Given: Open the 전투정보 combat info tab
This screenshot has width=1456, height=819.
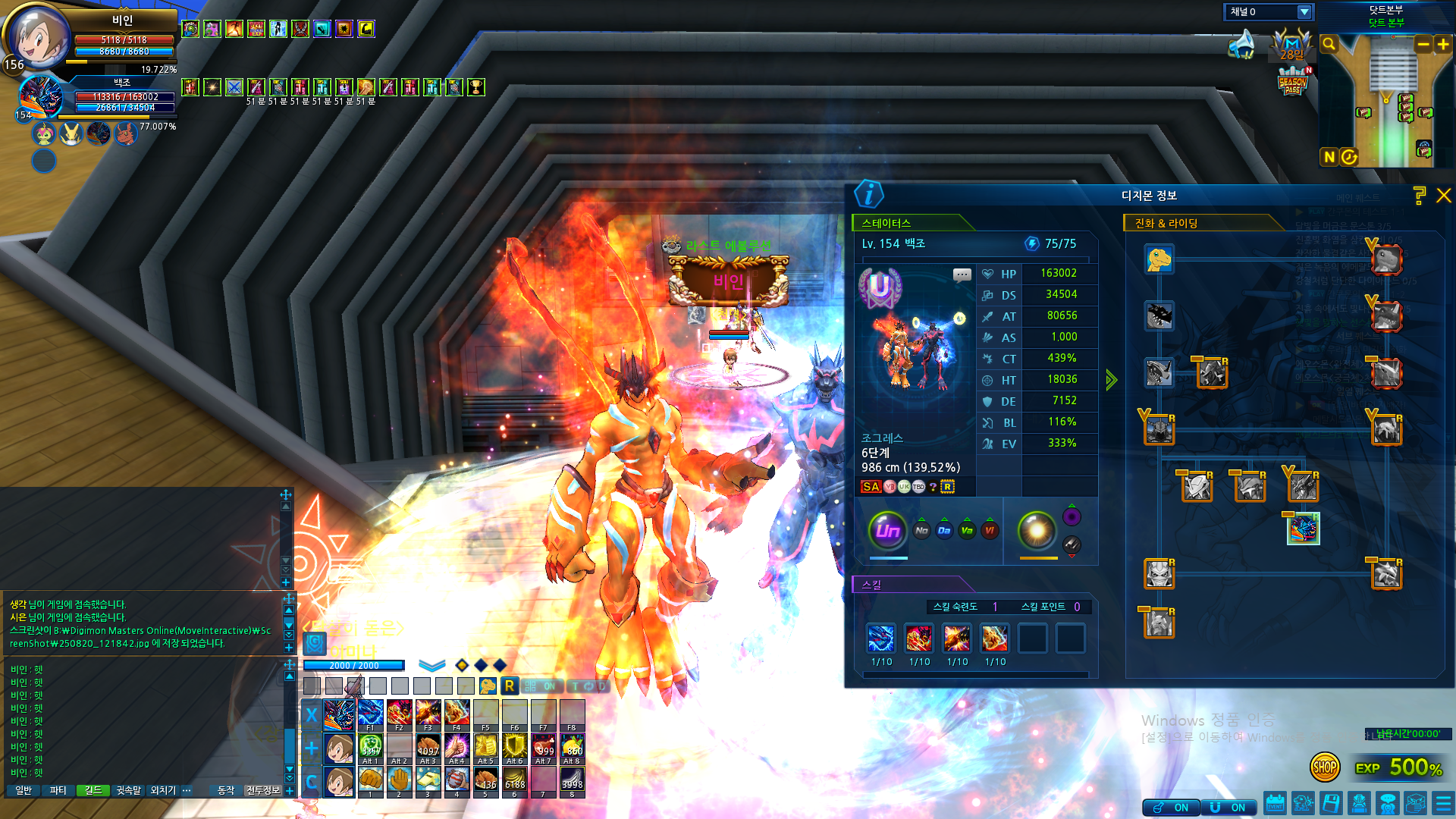Looking at the screenshot, I should pyautogui.click(x=263, y=790).
